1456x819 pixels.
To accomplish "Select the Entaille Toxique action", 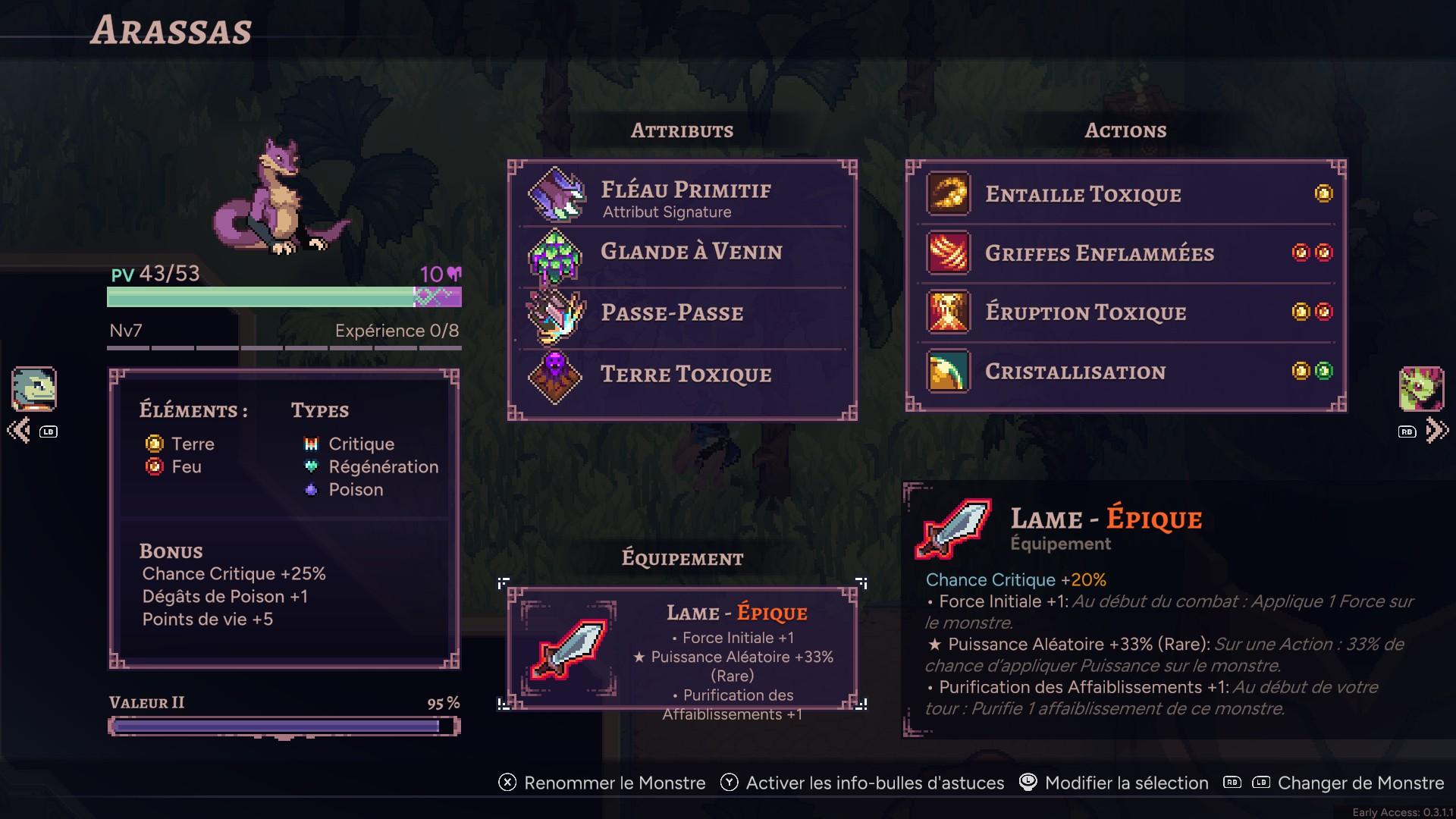I will (x=1125, y=194).
